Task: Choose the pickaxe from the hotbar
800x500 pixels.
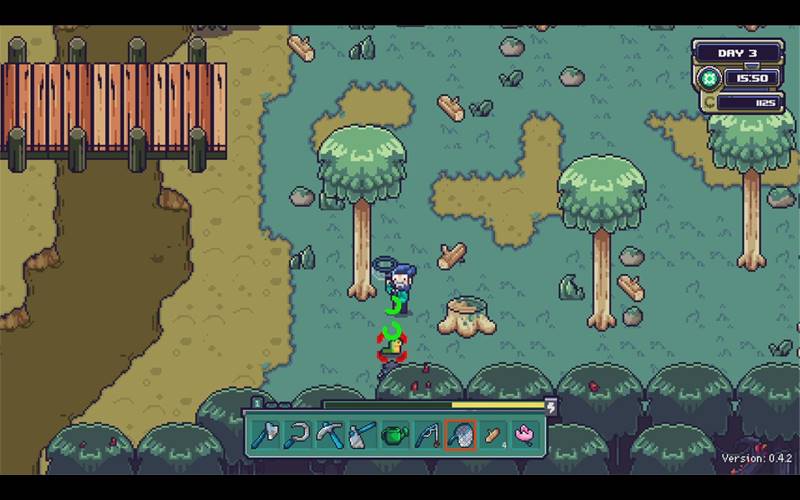Action: (x=329, y=435)
